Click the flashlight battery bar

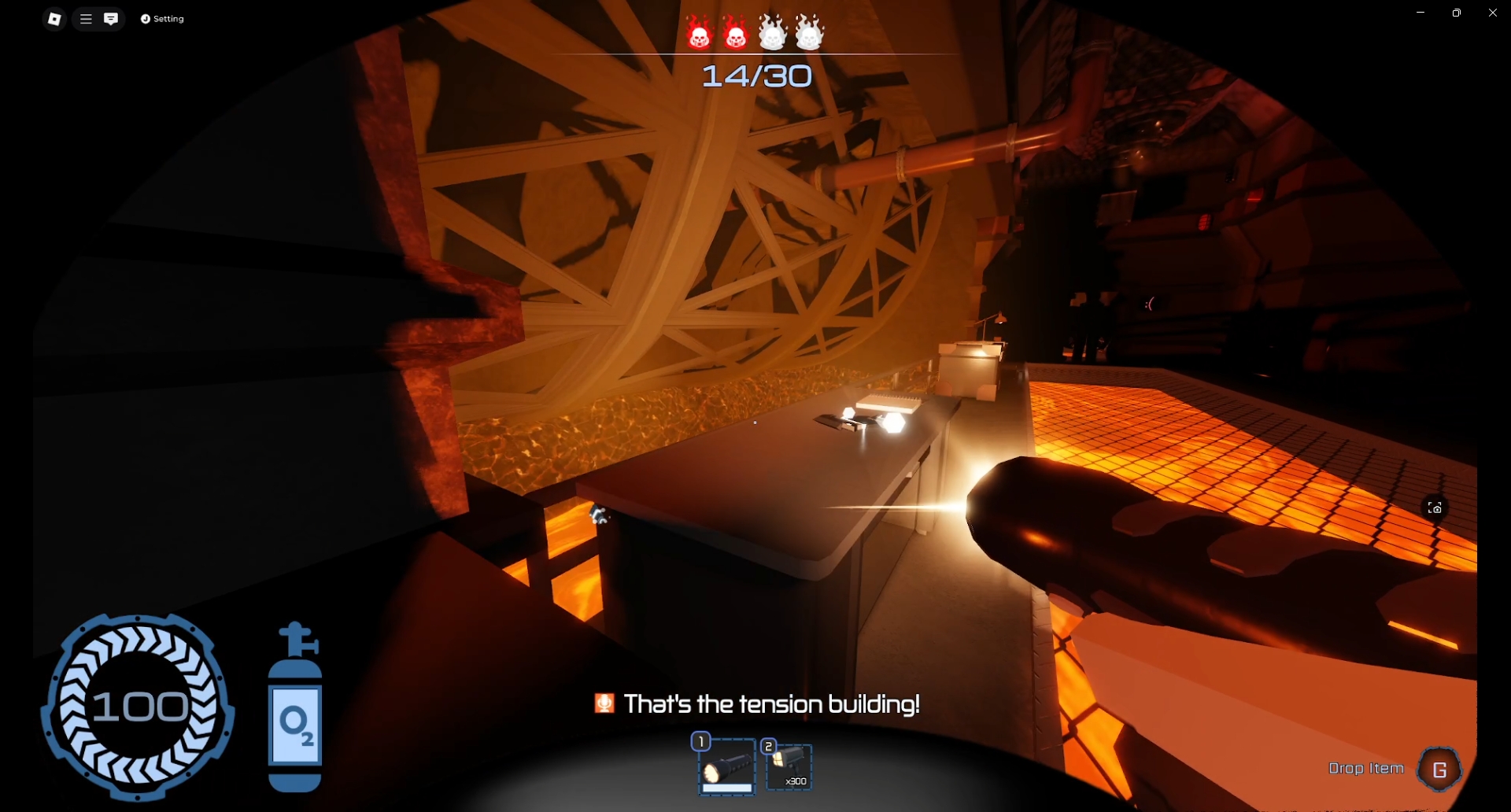[726, 789]
